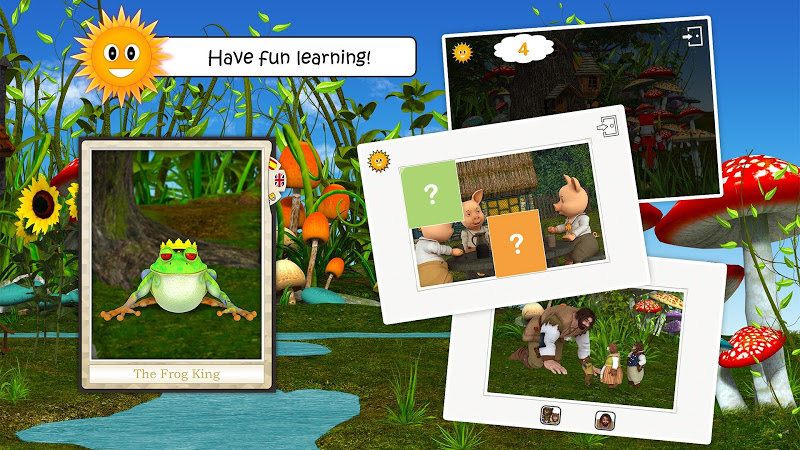Screen dimensions: 800x450
Task: Choose the British flag language option
Action: [x=274, y=182]
